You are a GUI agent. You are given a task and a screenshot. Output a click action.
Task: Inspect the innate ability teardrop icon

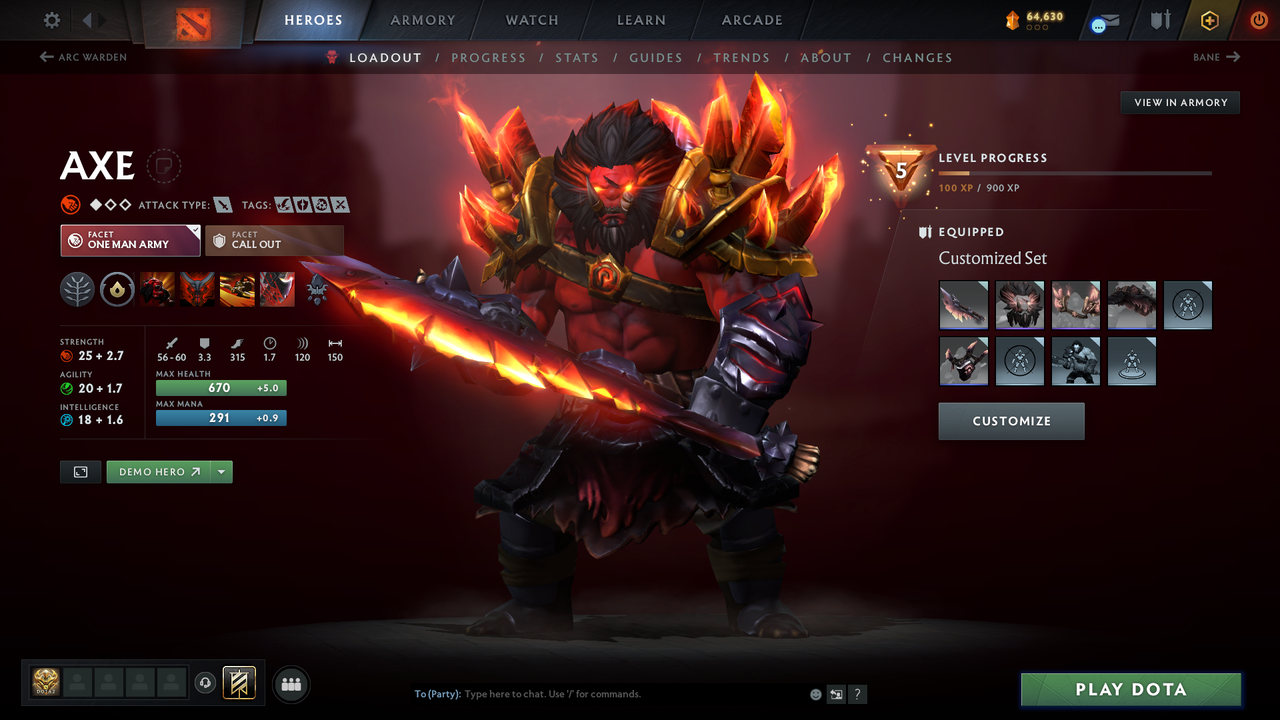(117, 289)
